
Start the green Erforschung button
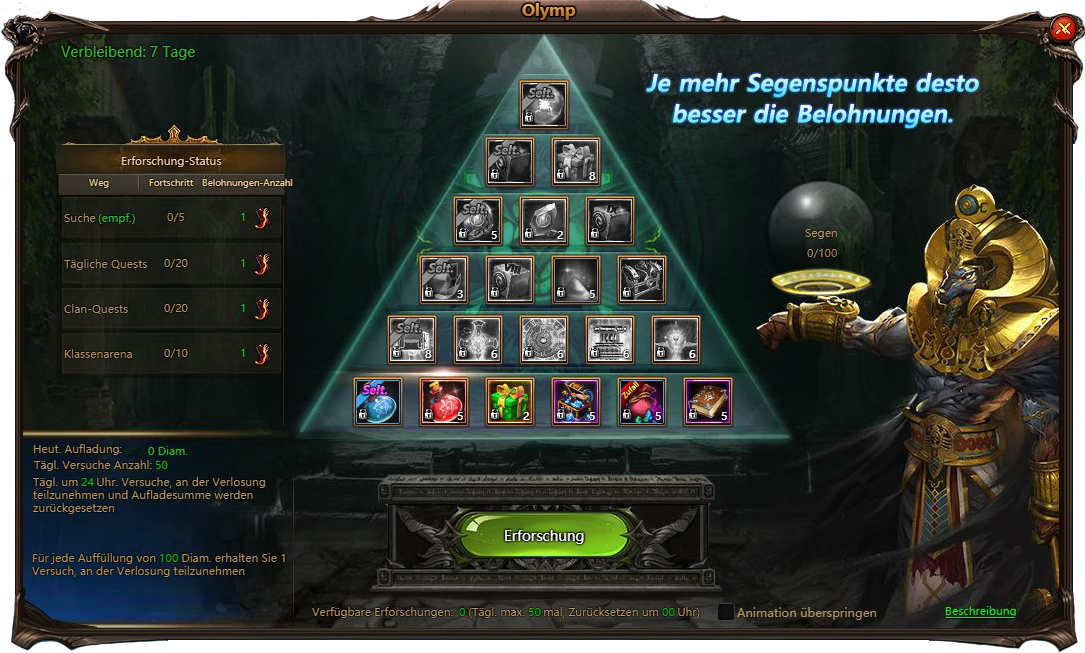[x=544, y=536]
